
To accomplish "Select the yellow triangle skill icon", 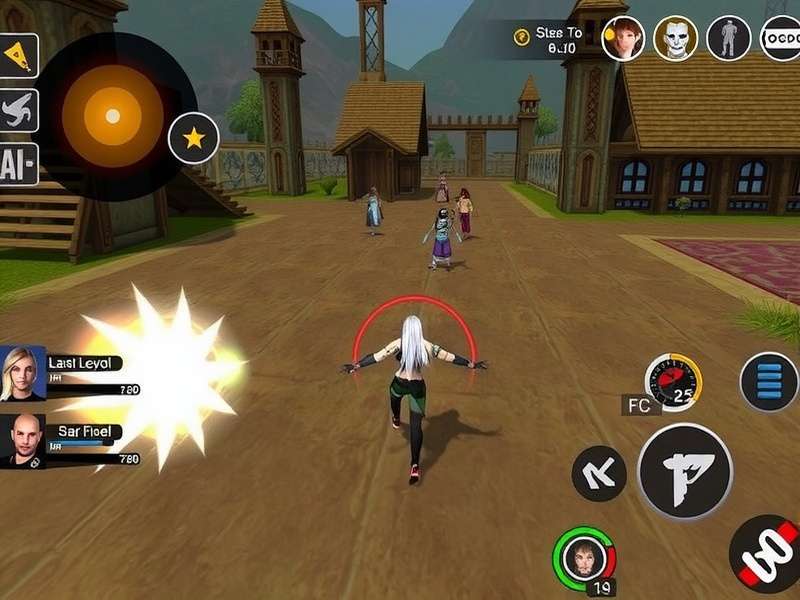I will (x=19, y=56).
